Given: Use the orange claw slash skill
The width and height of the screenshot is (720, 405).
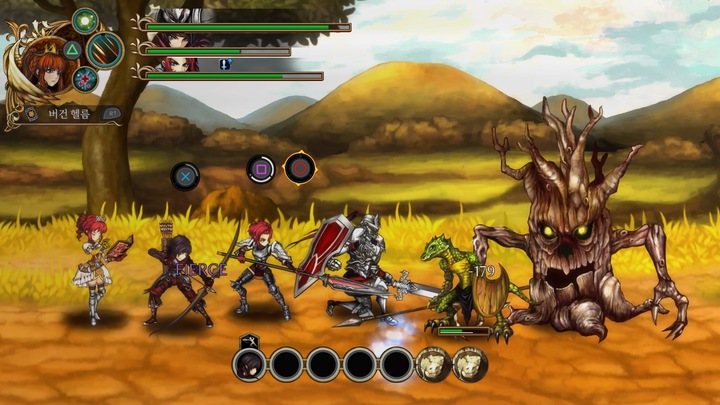Looking at the screenshot, I should click(x=104, y=49).
